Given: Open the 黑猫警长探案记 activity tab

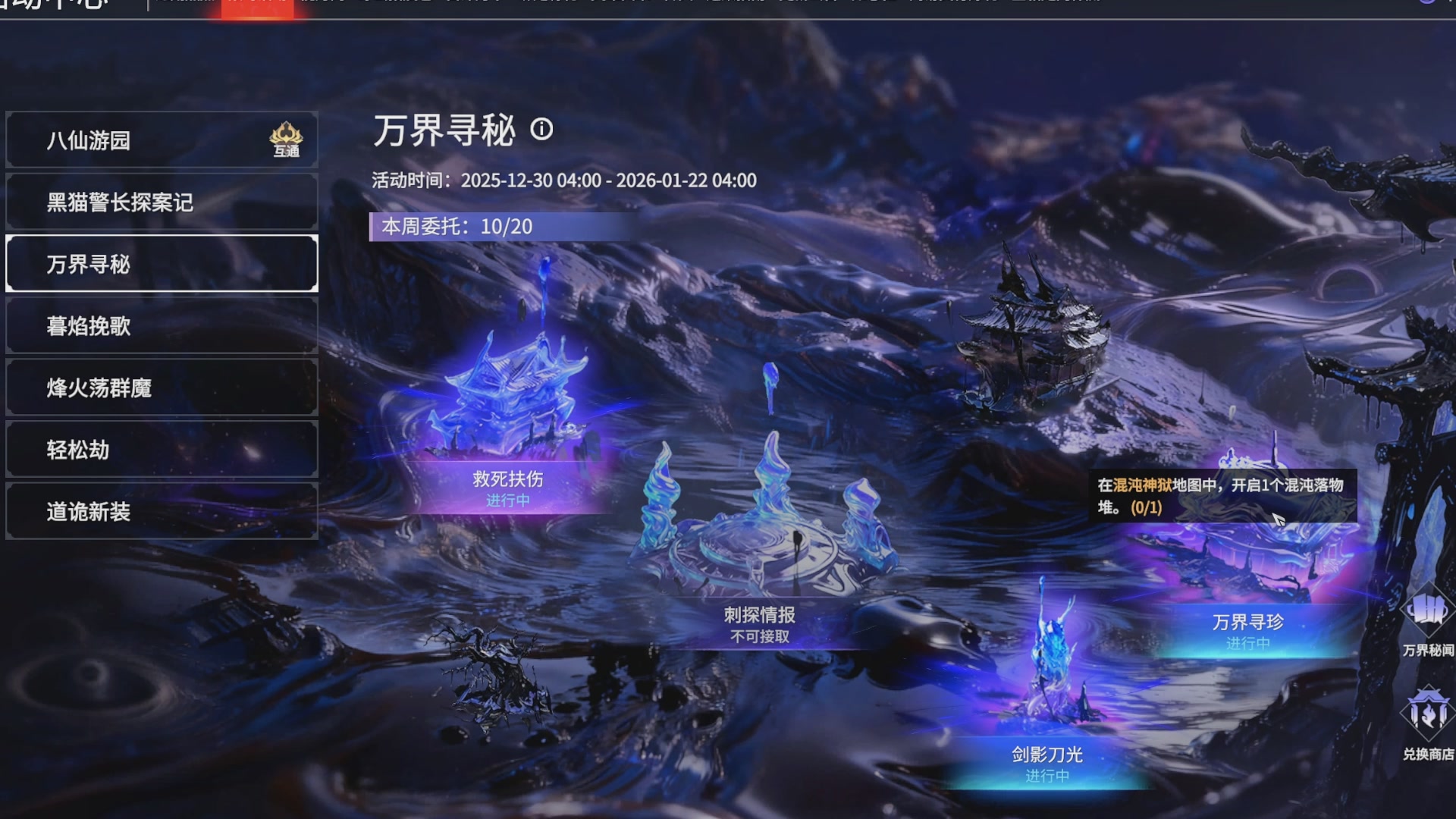Looking at the screenshot, I should [162, 202].
